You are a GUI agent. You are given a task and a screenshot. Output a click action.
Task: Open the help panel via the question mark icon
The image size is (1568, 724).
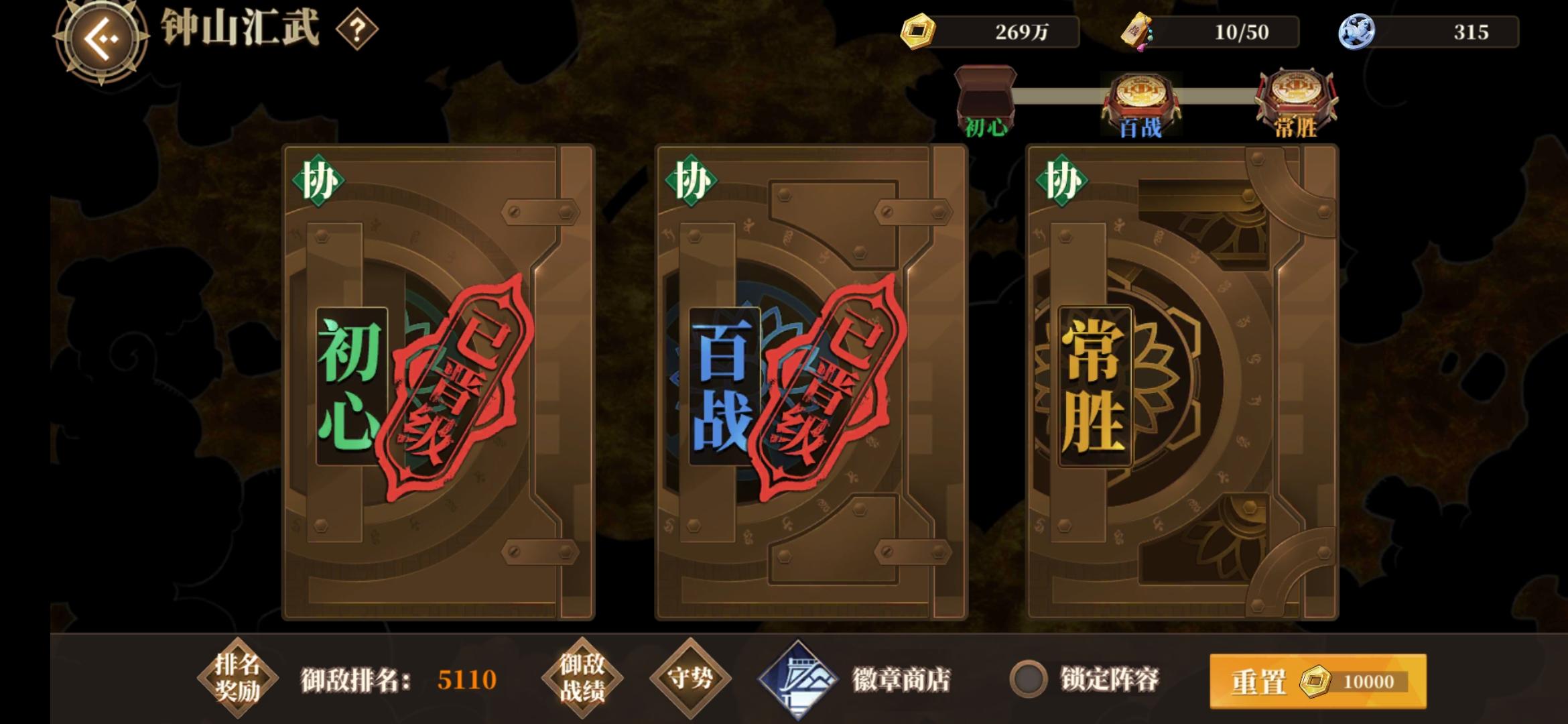point(359,28)
